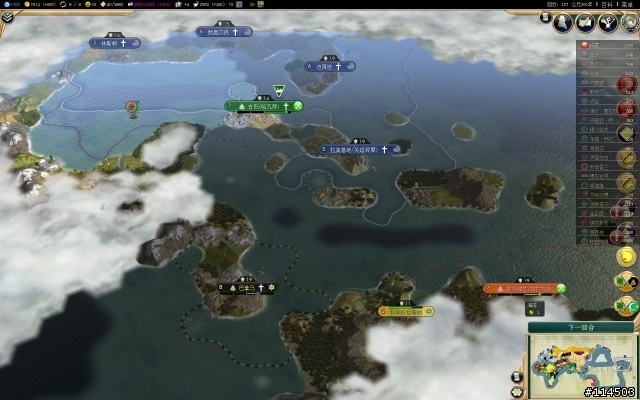Open the 百科 (Civilopedia) link

(606, 5)
